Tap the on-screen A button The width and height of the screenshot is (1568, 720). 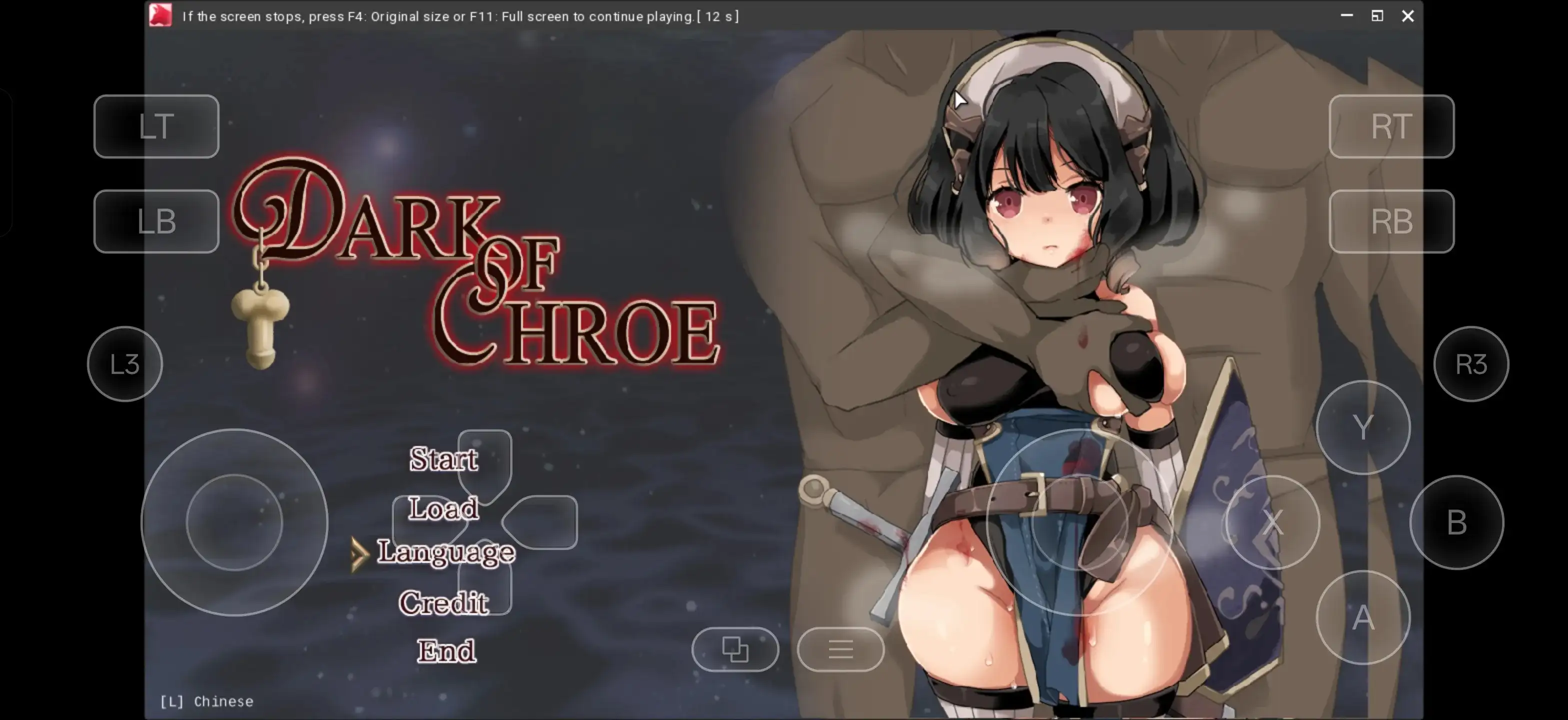(x=1363, y=618)
